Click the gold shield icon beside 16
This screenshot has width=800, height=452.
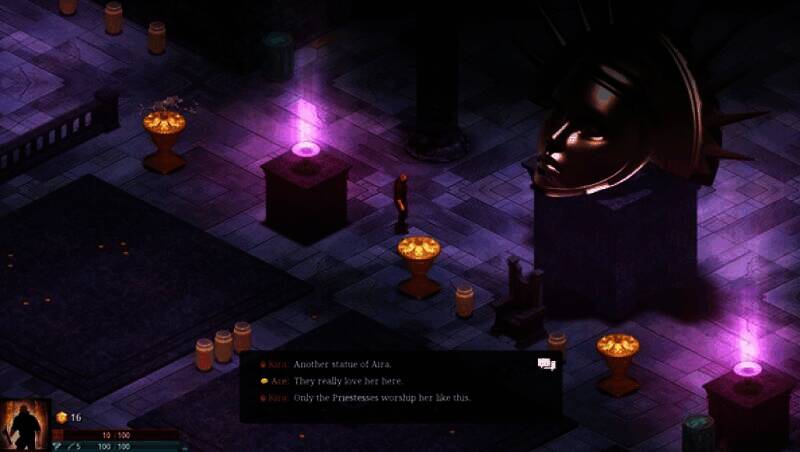pyautogui.click(x=61, y=416)
